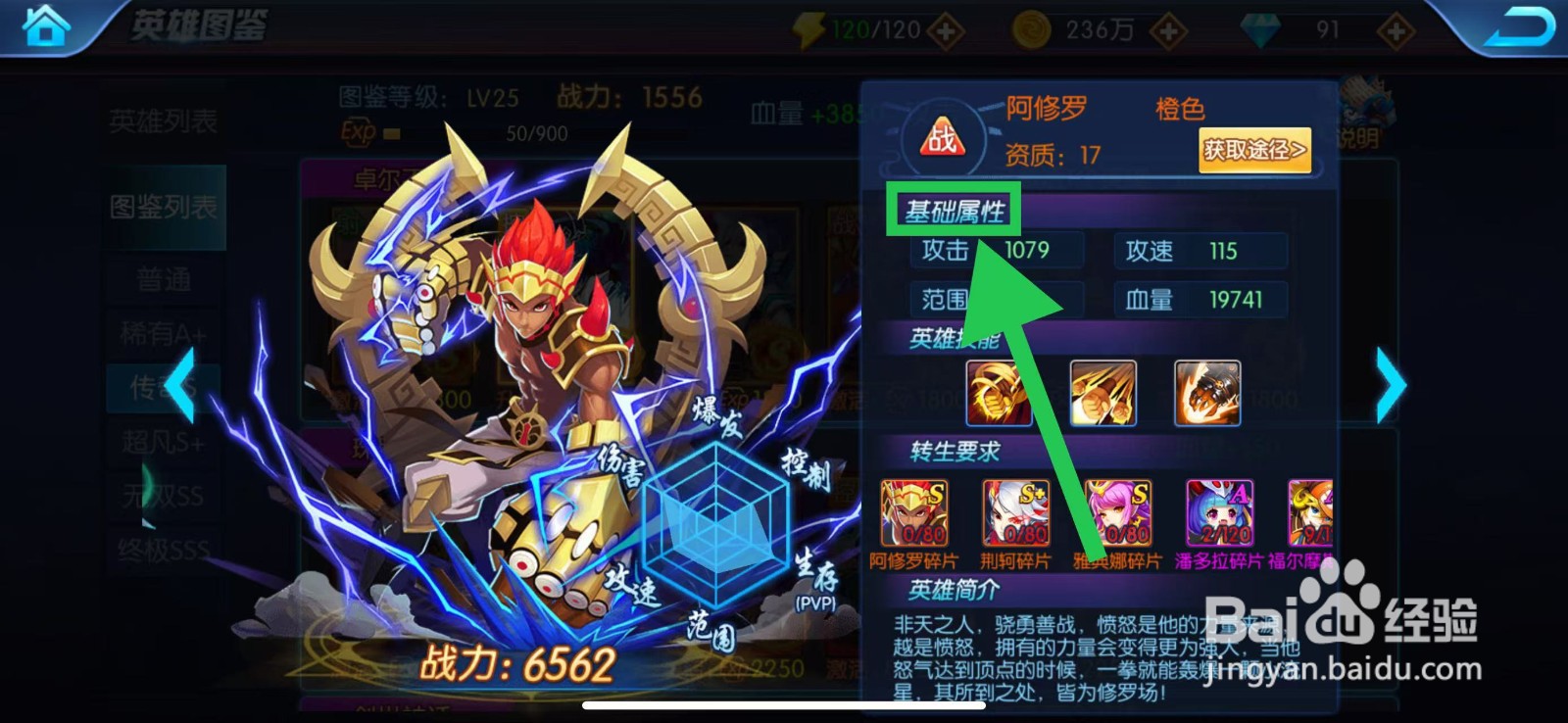Open the second hero skill icon
This screenshot has width=1568, height=723.
(x=1102, y=393)
